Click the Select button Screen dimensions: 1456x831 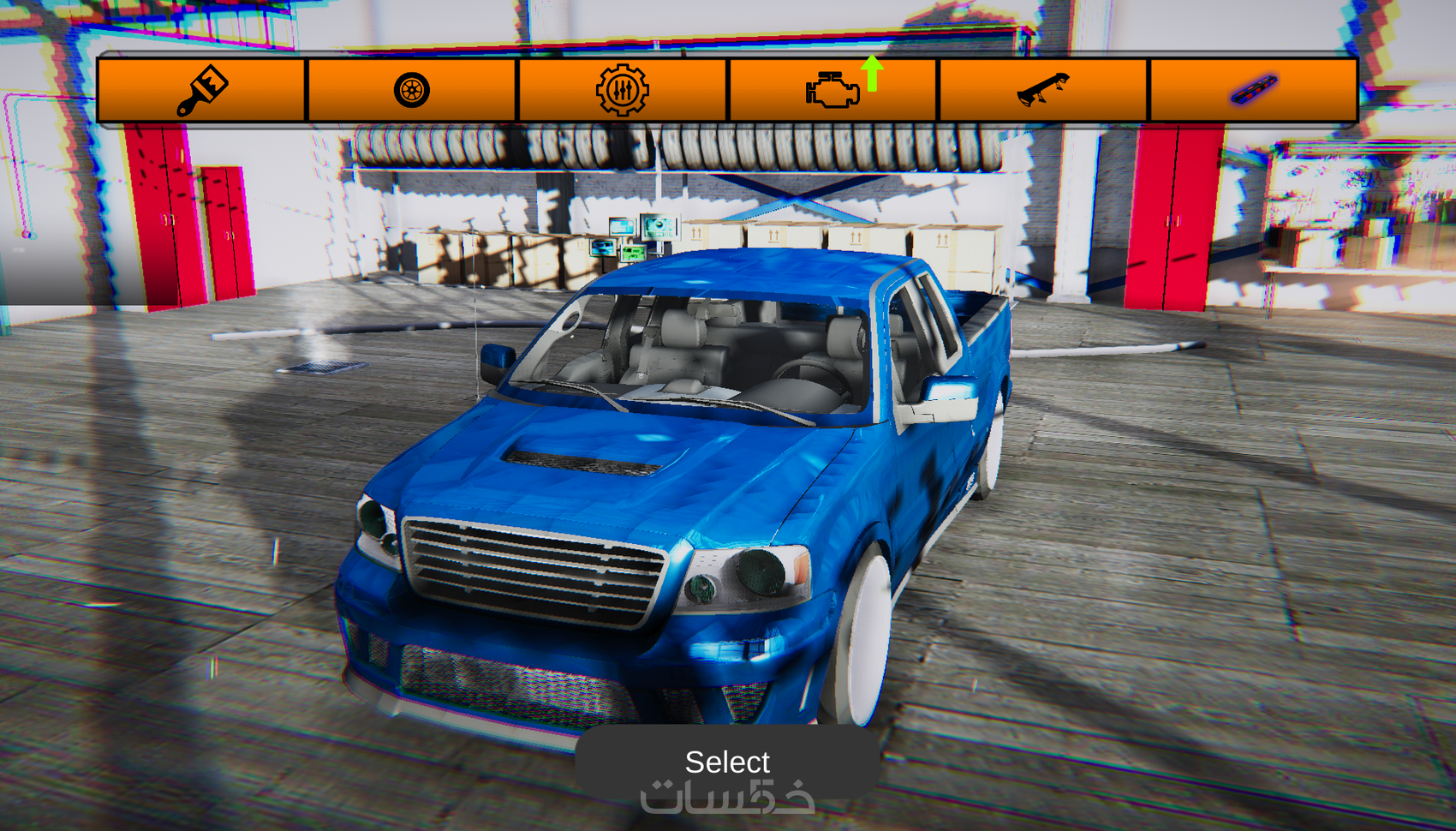click(x=727, y=762)
